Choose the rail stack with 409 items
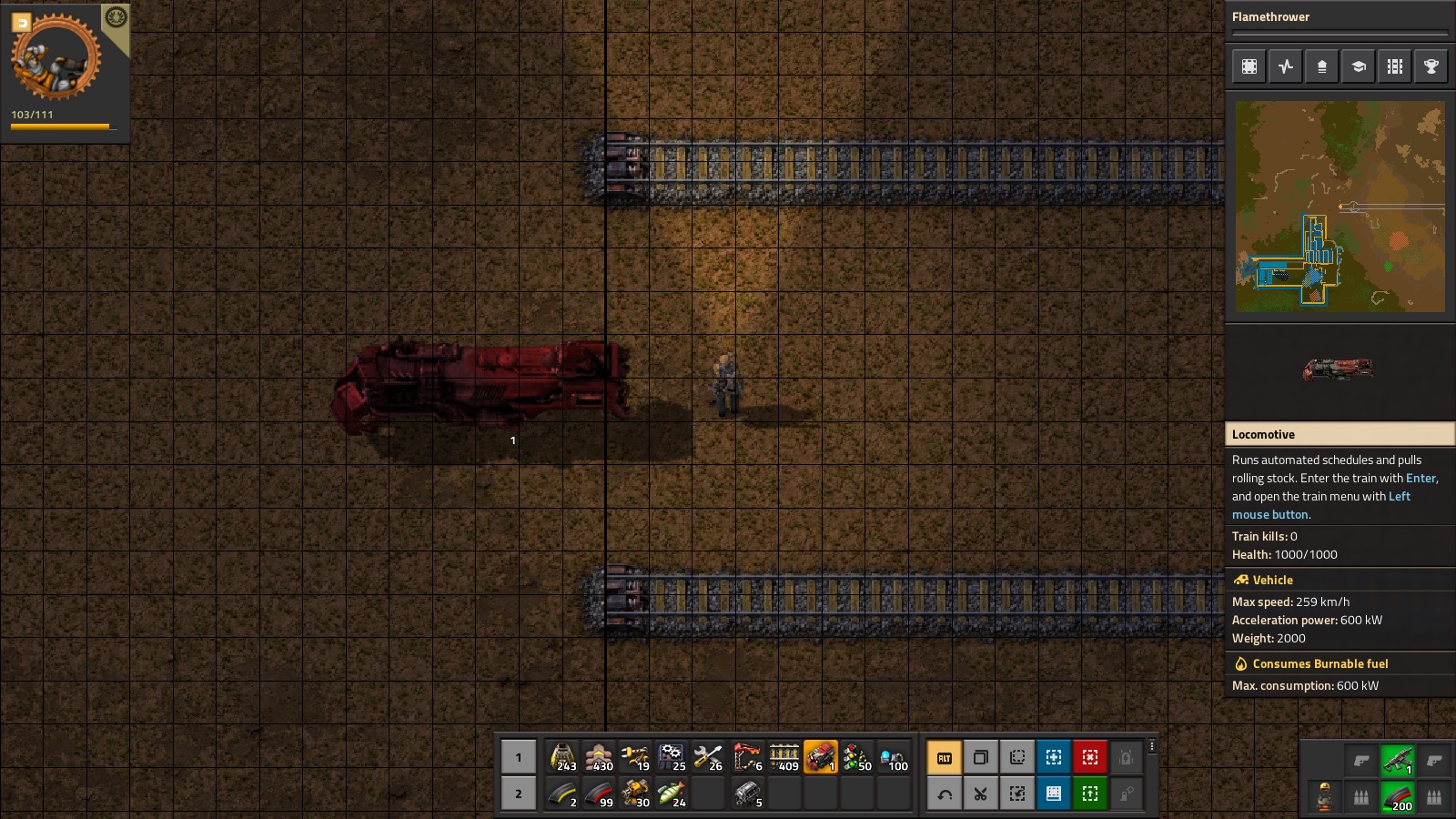The height and width of the screenshot is (819, 1456). (784, 757)
